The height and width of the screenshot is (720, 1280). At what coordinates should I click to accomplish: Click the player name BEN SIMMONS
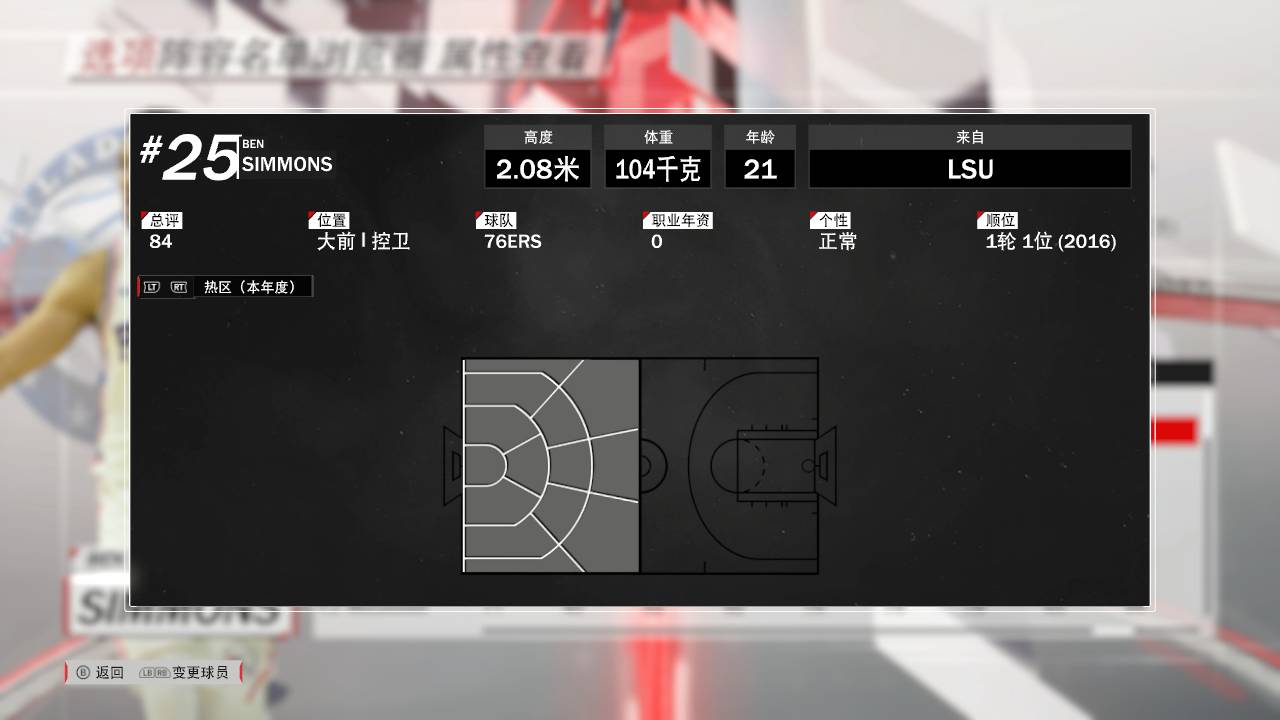coord(289,158)
